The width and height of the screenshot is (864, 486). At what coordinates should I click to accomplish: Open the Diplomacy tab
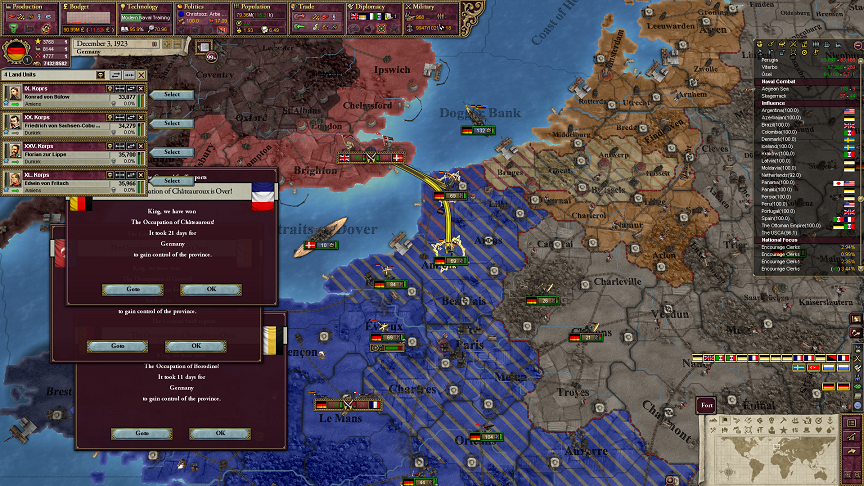pos(377,6)
